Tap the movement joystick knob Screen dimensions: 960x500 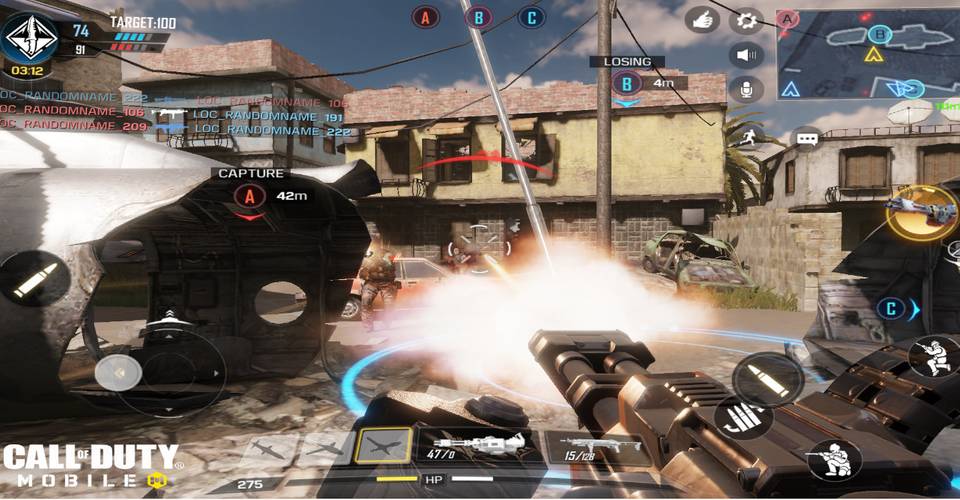[117, 372]
